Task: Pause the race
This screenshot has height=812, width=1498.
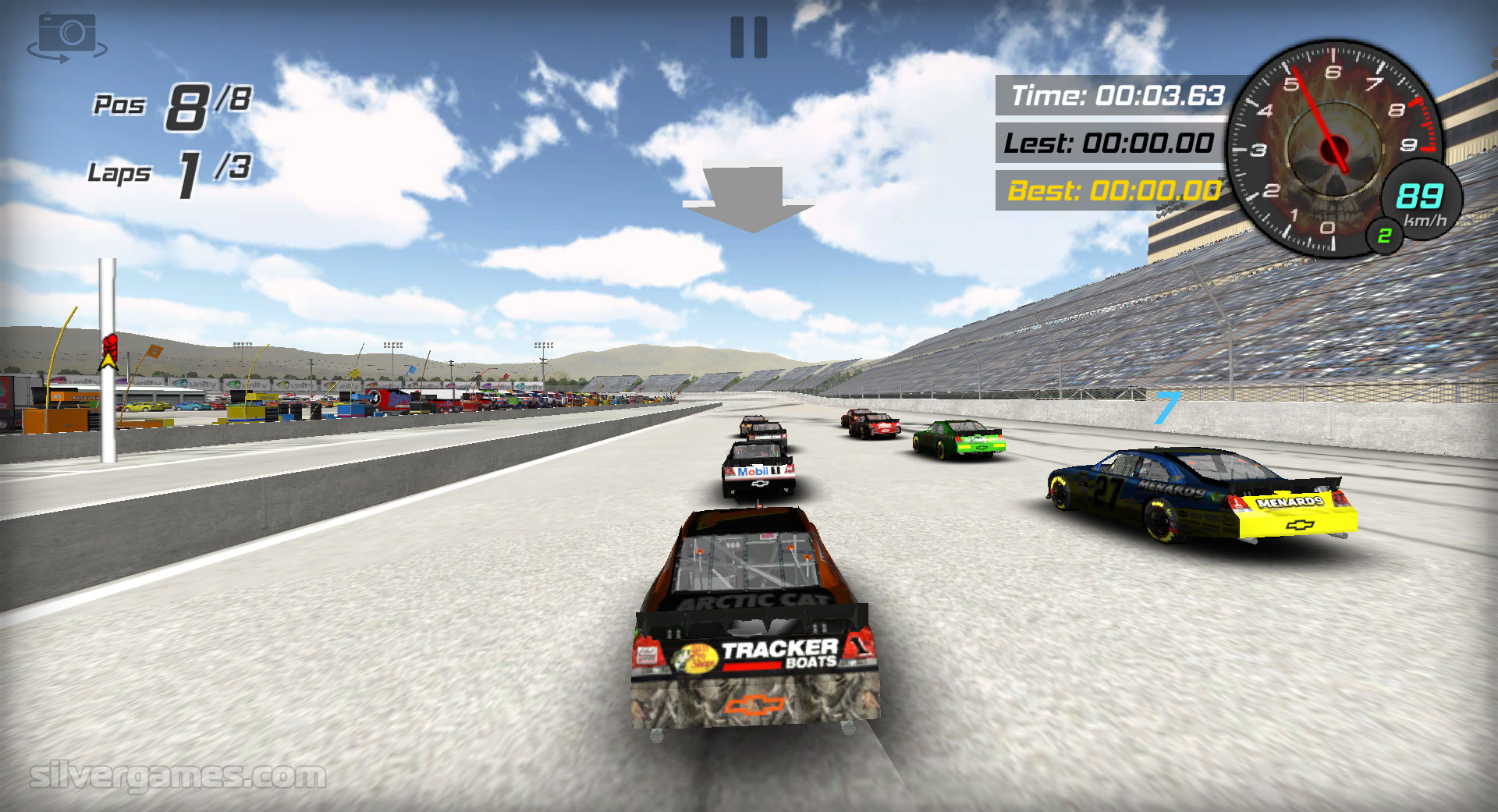Action: coord(748,37)
